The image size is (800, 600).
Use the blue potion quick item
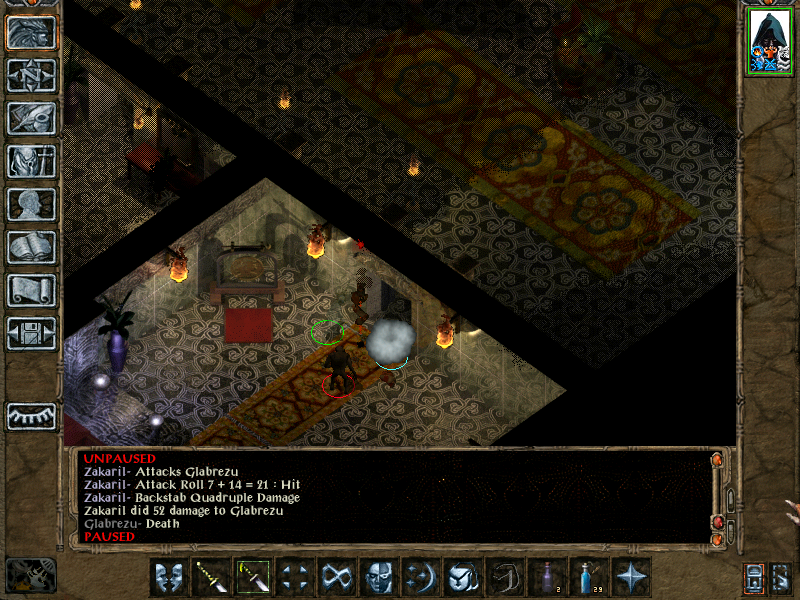pyautogui.click(x=589, y=577)
